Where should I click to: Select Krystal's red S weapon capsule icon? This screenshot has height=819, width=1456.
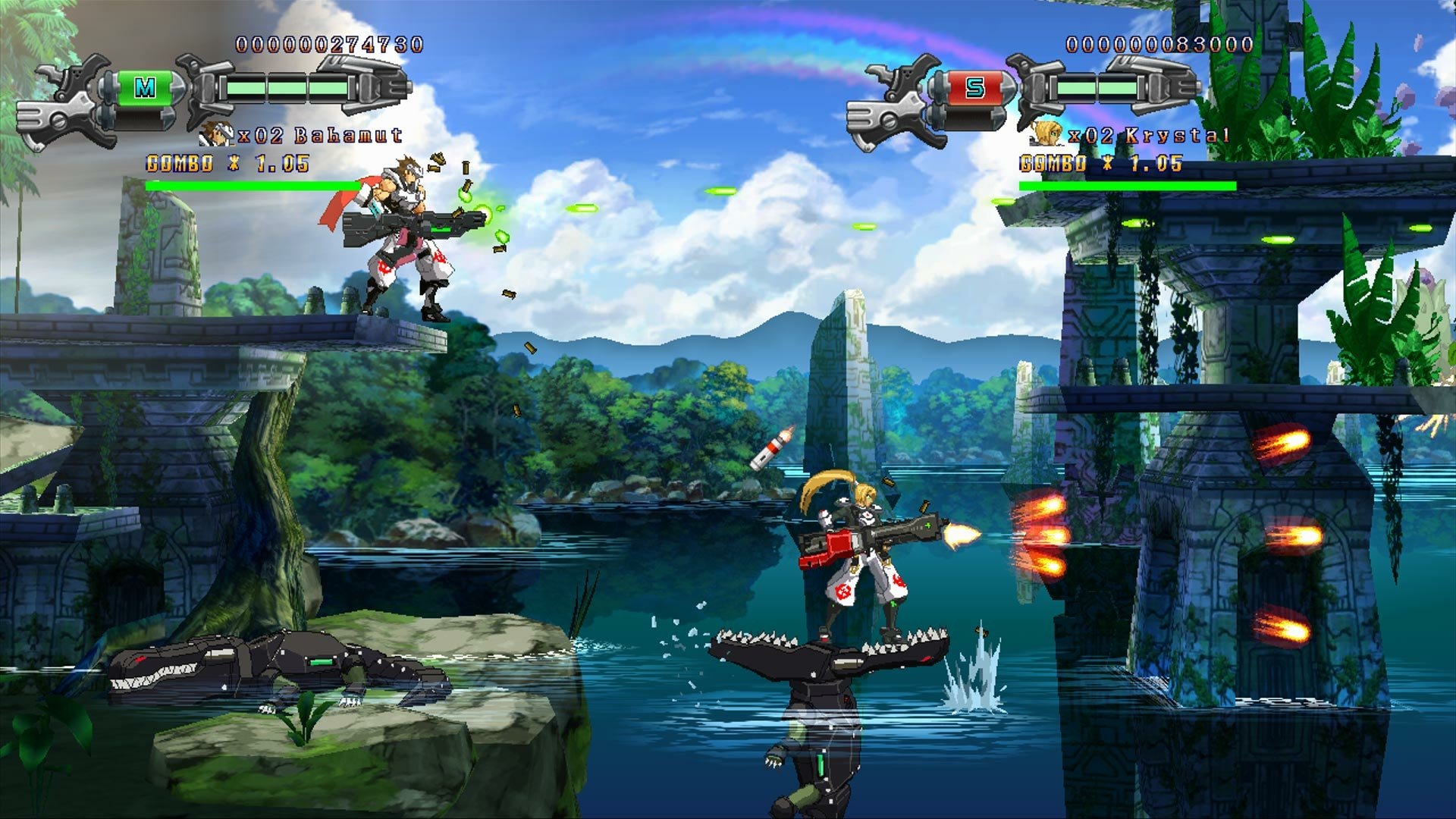974,89
